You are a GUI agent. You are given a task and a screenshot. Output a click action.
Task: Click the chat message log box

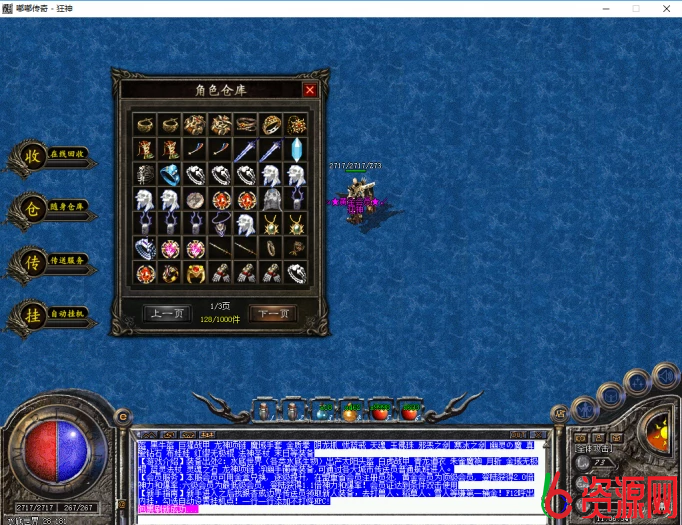click(x=340, y=472)
